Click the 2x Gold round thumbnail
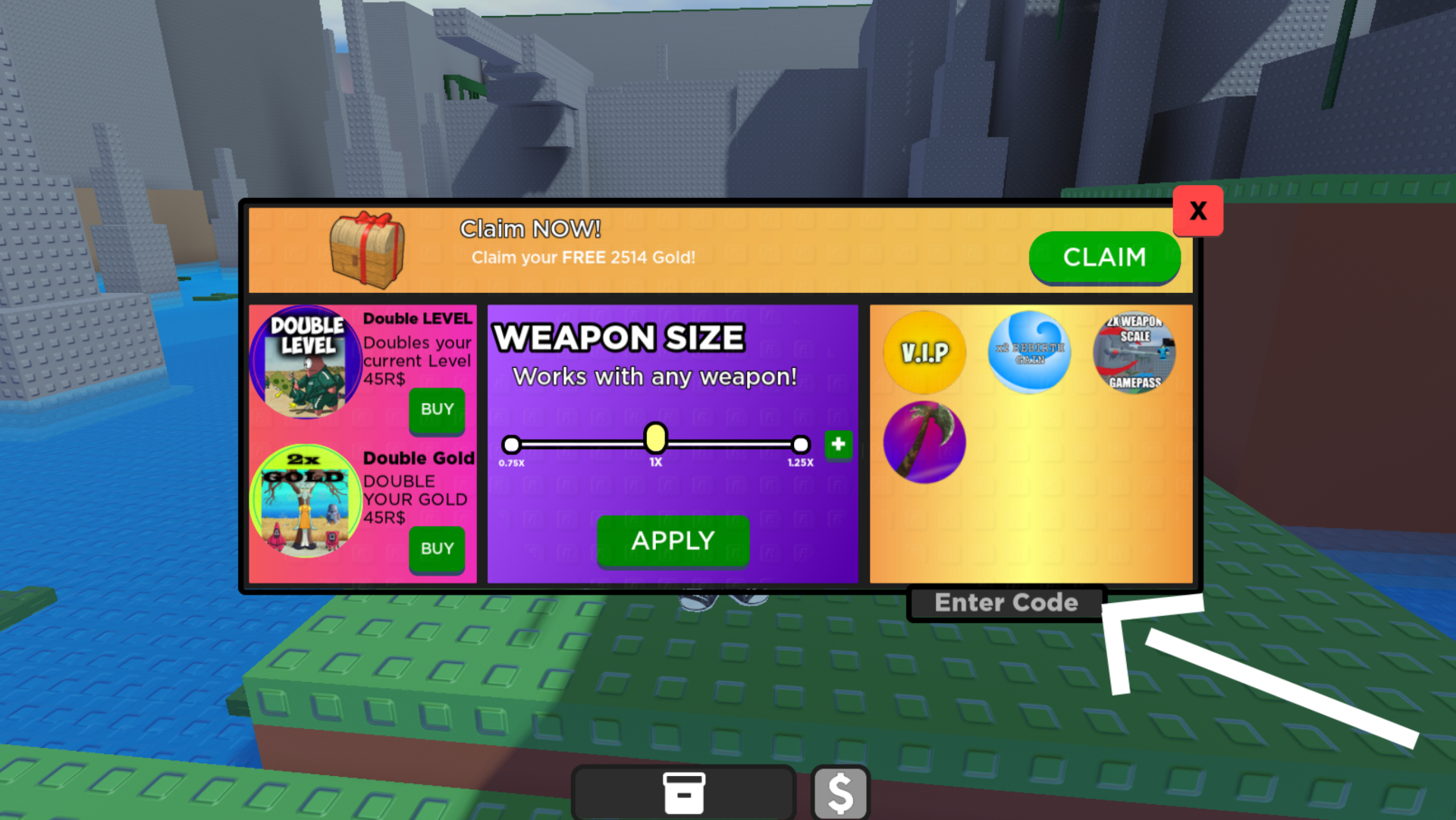1456x820 pixels. click(306, 501)
